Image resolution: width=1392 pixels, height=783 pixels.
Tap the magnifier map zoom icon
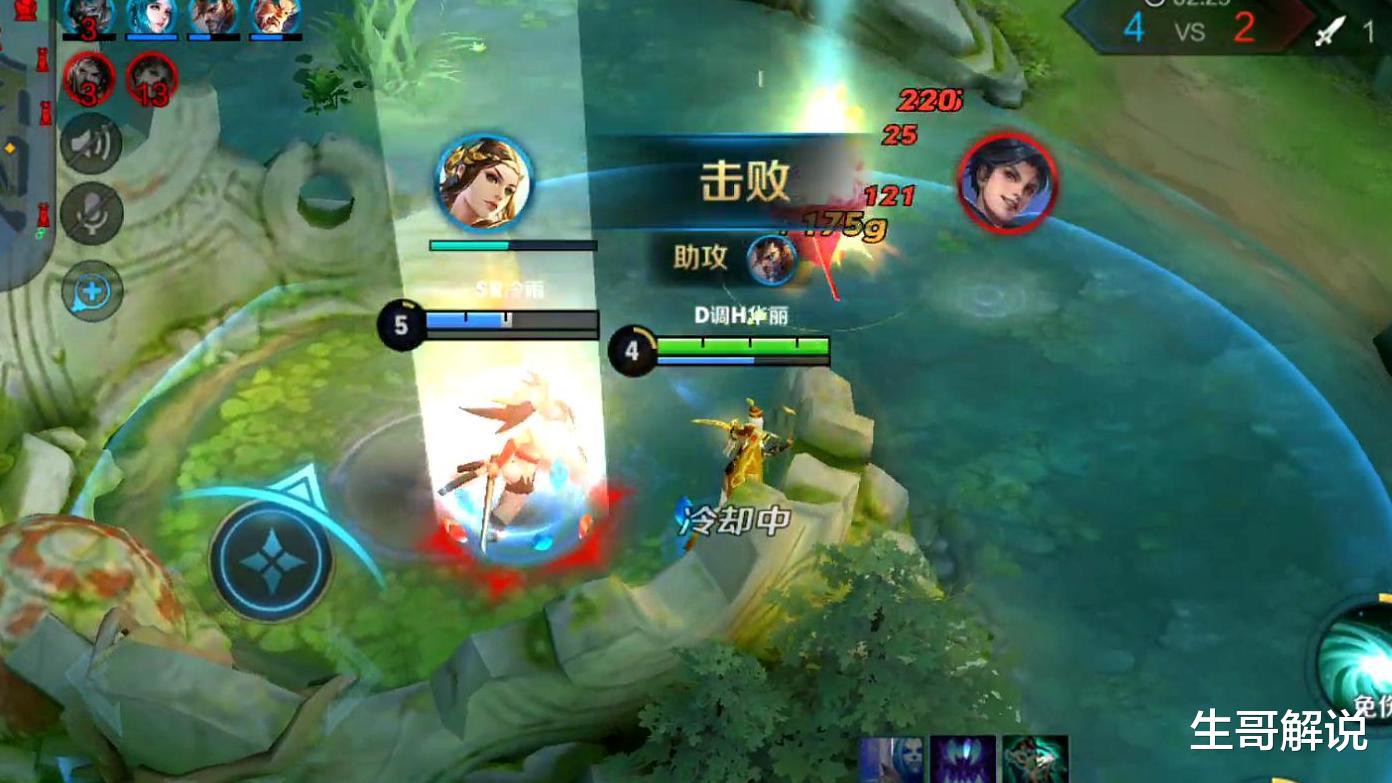(91, 290)
